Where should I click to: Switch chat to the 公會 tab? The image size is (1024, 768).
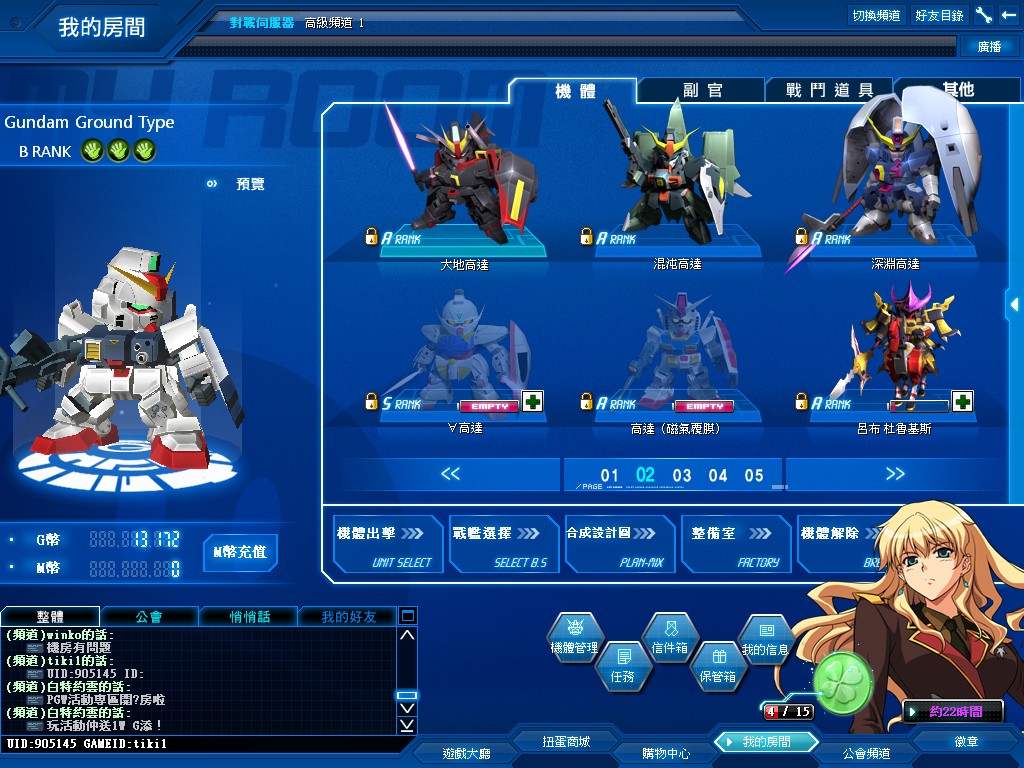click(x=149, y=617)
